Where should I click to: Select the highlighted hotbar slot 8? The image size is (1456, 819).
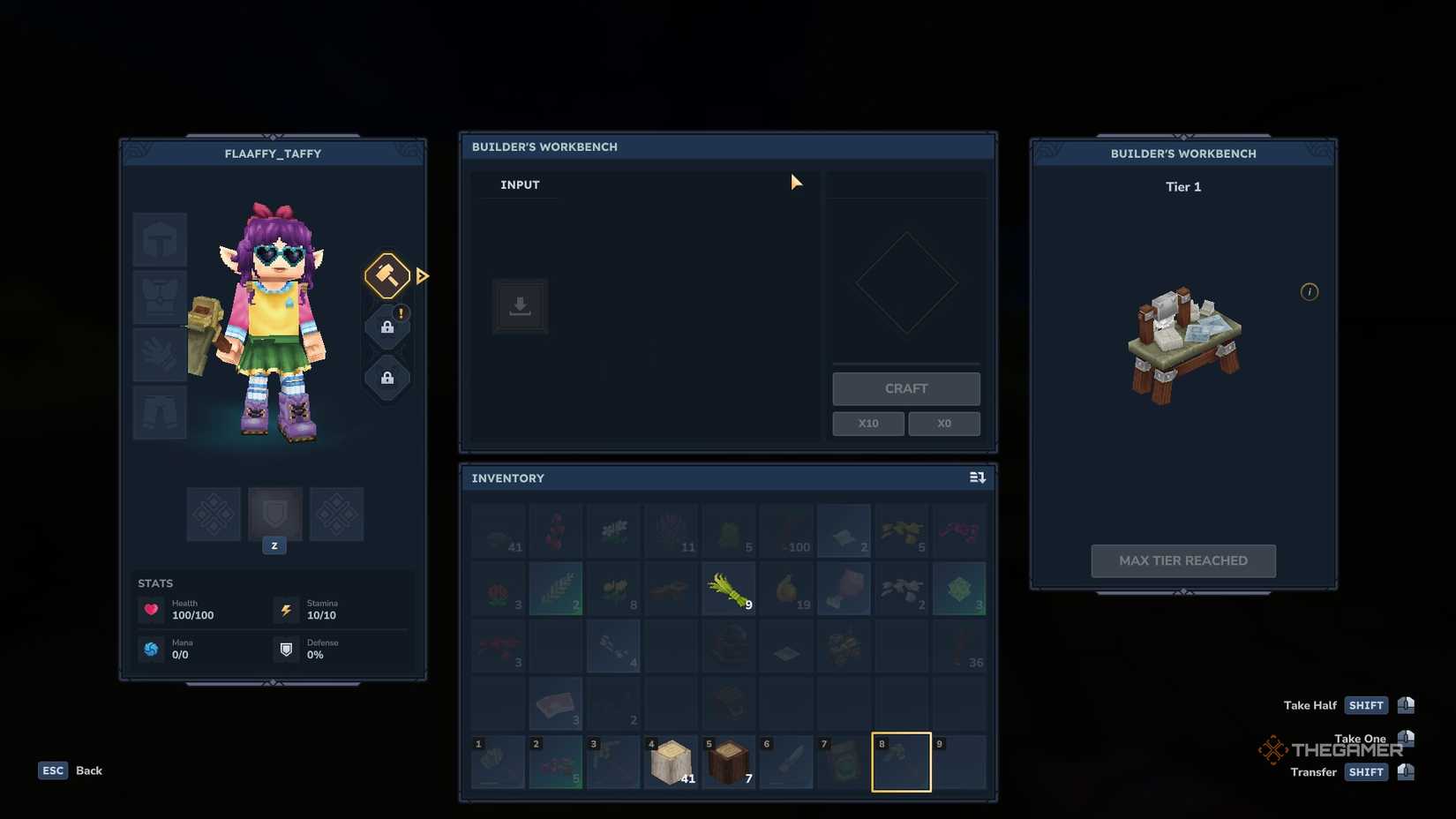(x=901, y=762)
